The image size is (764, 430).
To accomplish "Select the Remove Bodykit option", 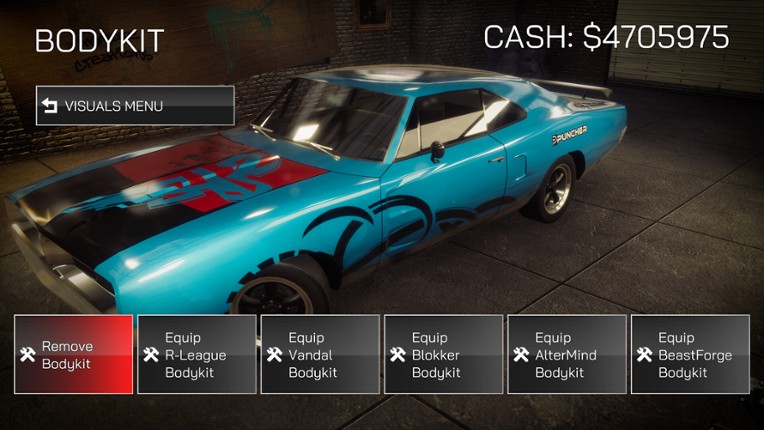I will [73, 355].
